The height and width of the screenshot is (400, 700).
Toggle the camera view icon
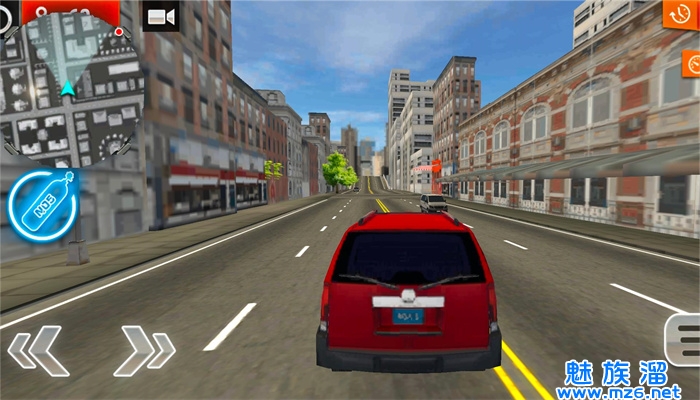coord(160,16)
